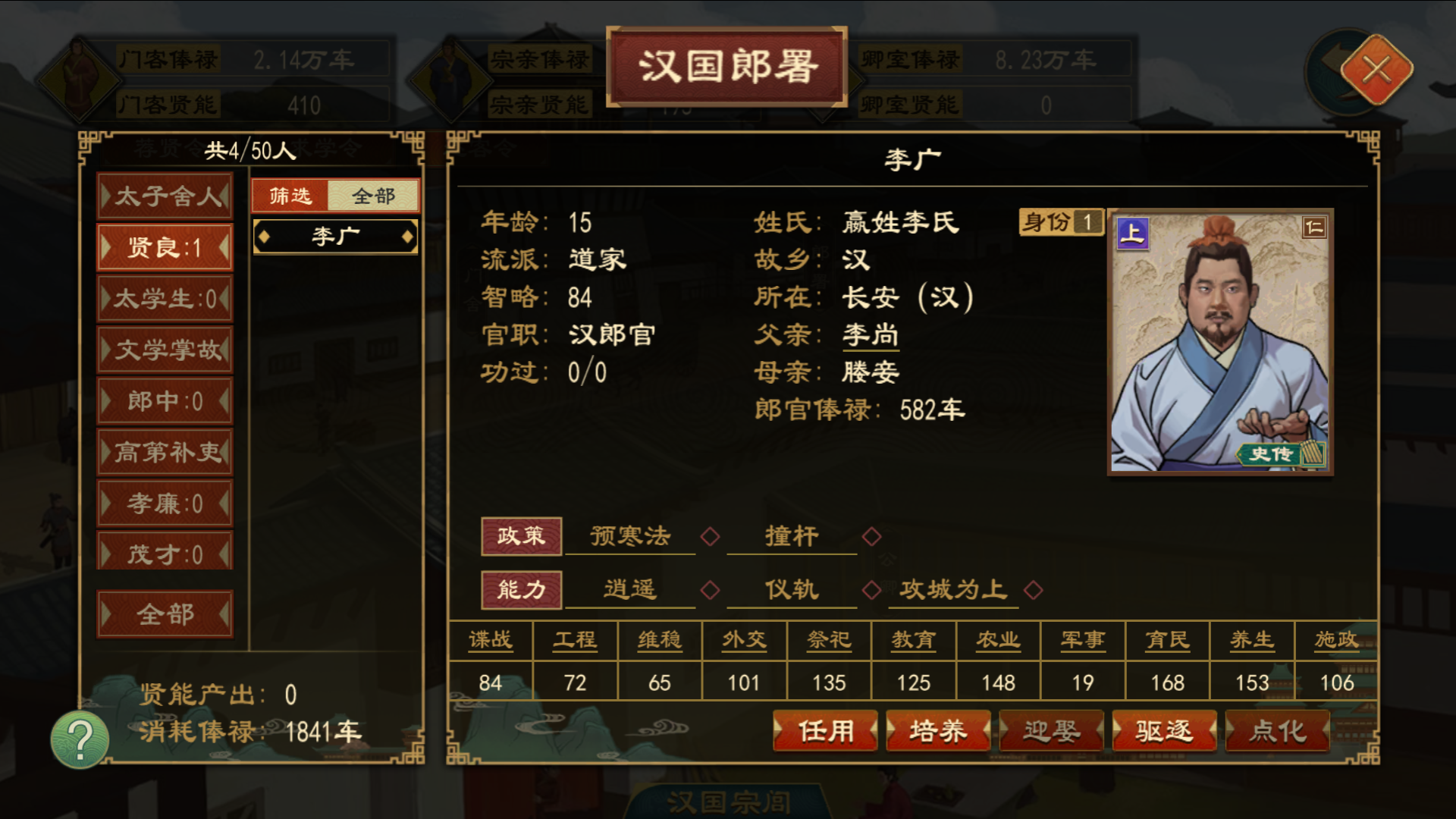Click left diamond arrow to previous person

pos(265,236)
